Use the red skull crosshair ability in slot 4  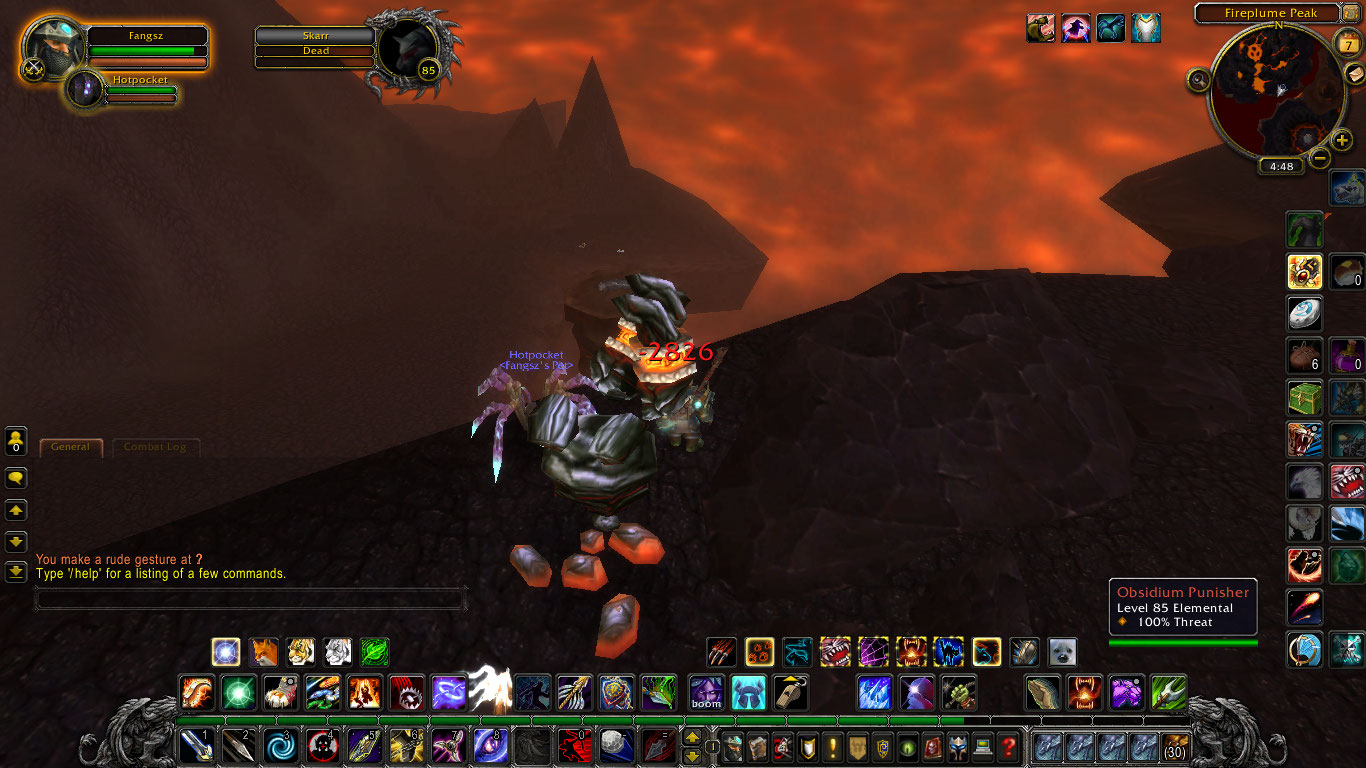322,746
